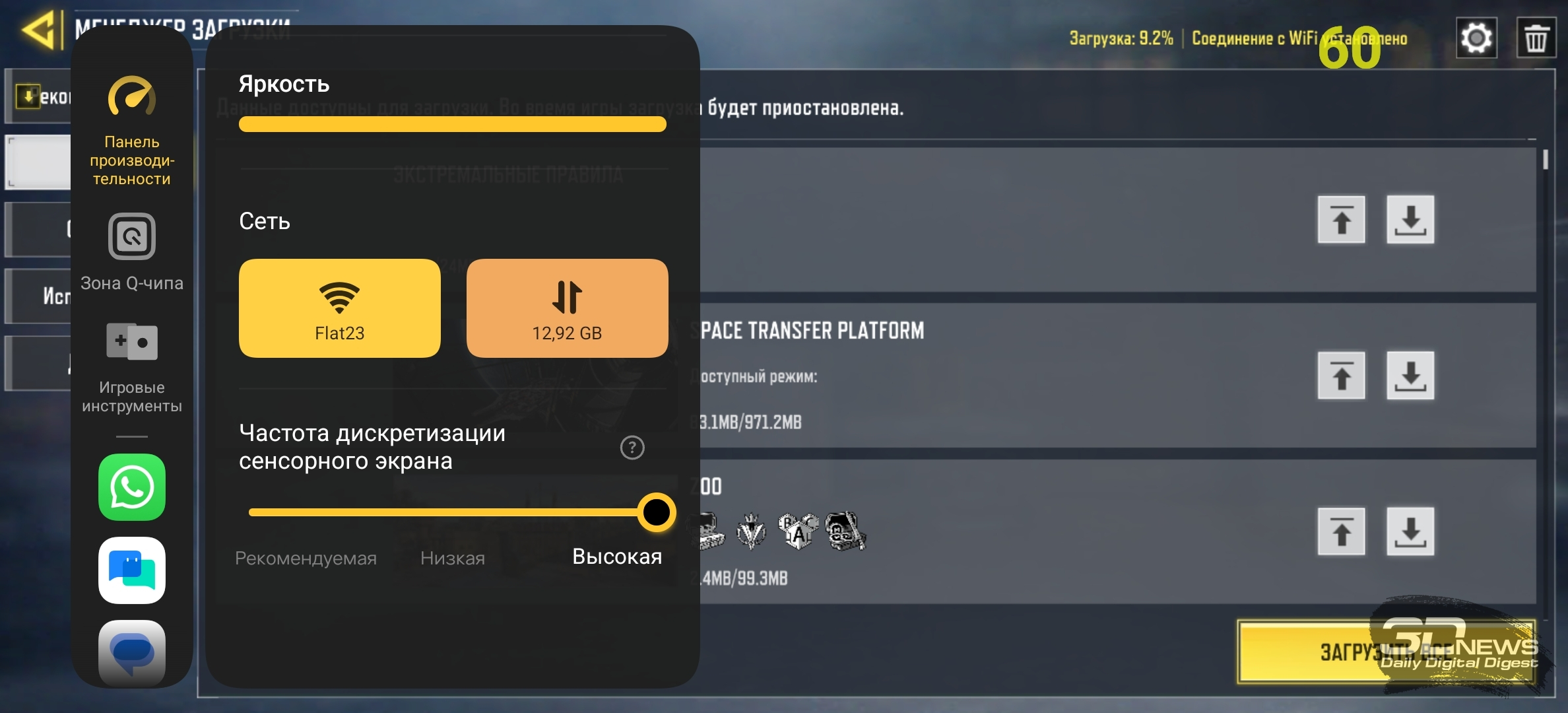Launch WhatsApp from the sidebar
Image resolution: width=1568 pixels, height=713 pixels.
[x=132, y=487]
